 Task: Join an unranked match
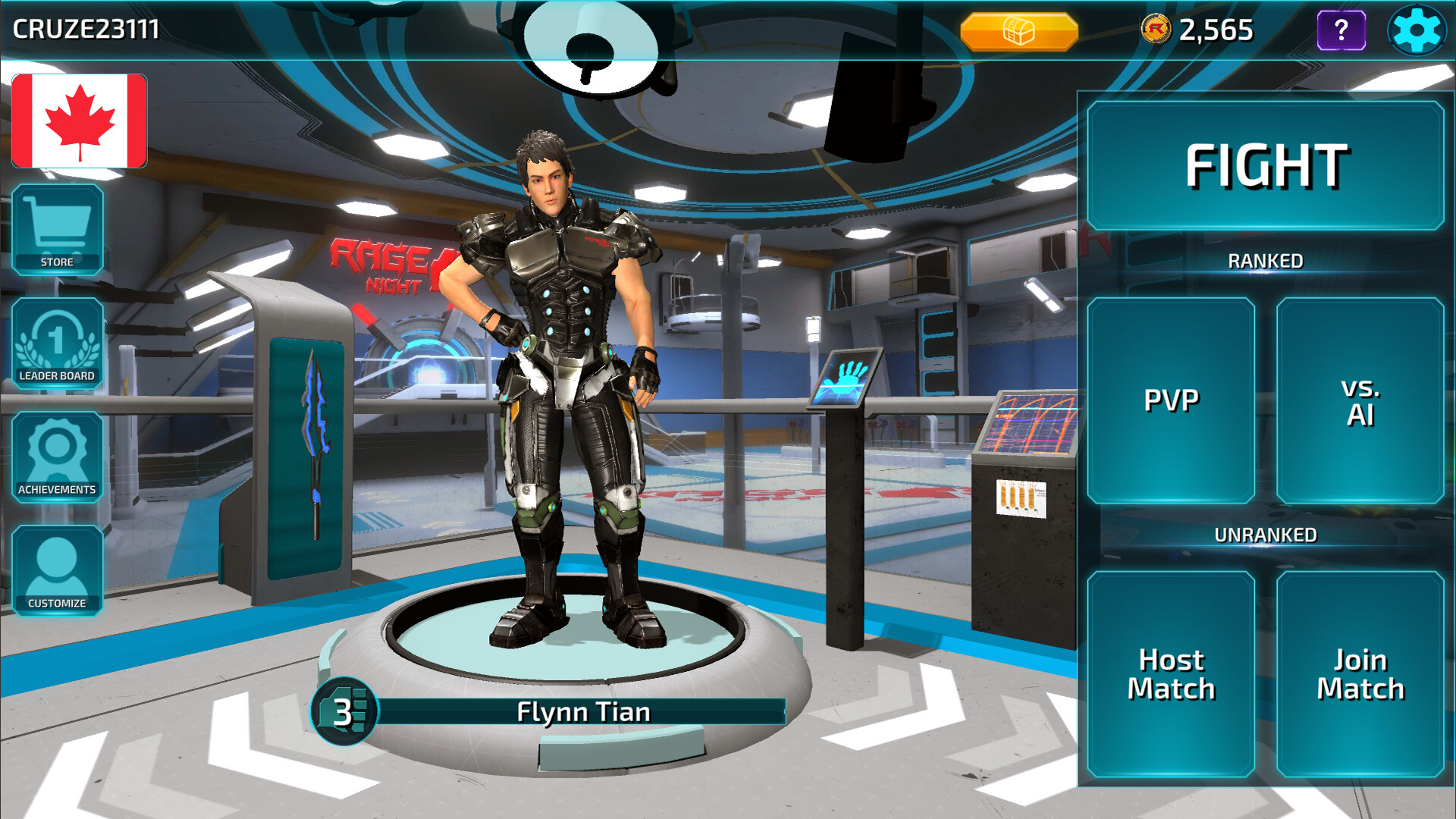point(1360,673)
